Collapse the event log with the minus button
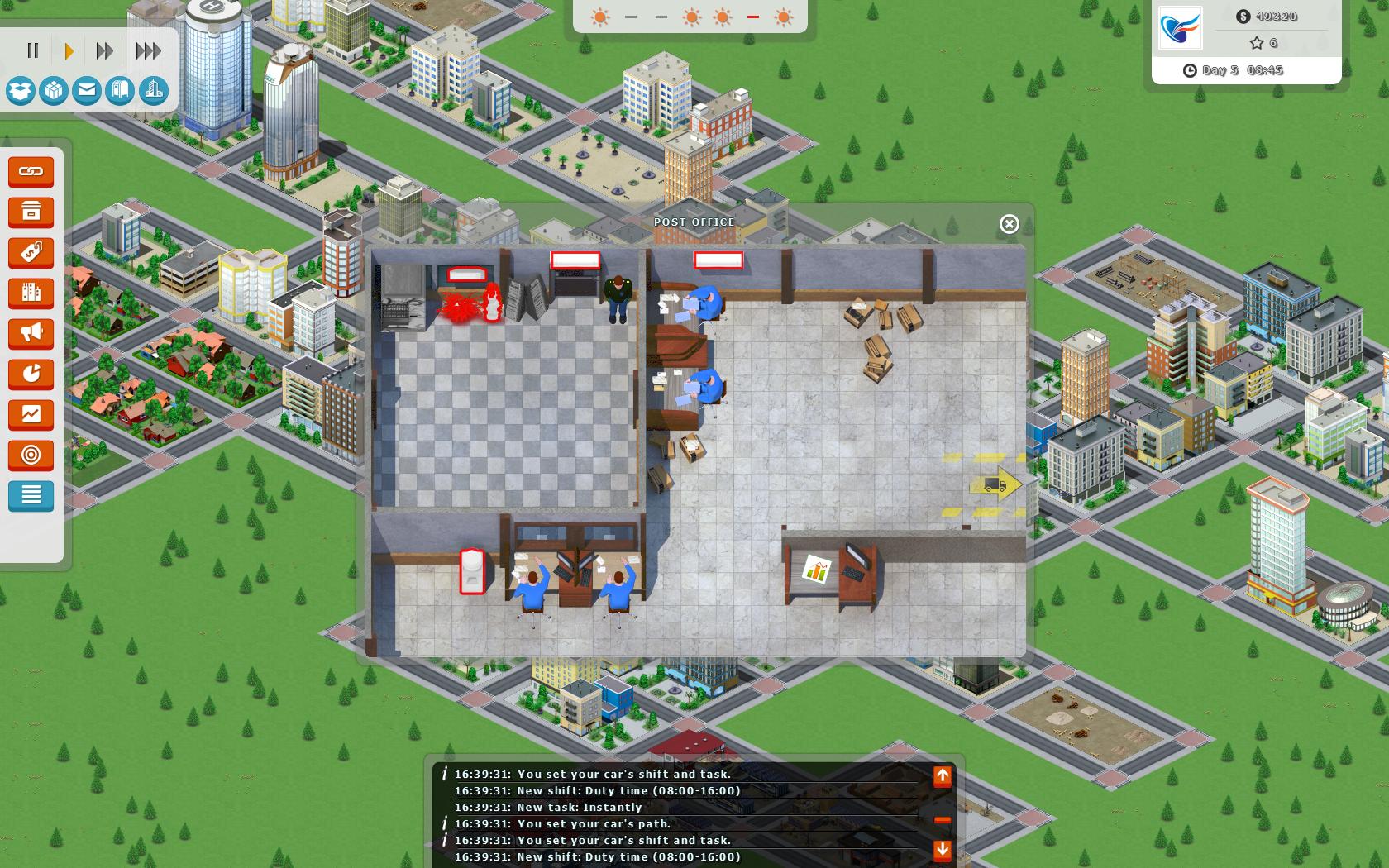Viewport: 1389px width, 868px height. click(942, 820)
